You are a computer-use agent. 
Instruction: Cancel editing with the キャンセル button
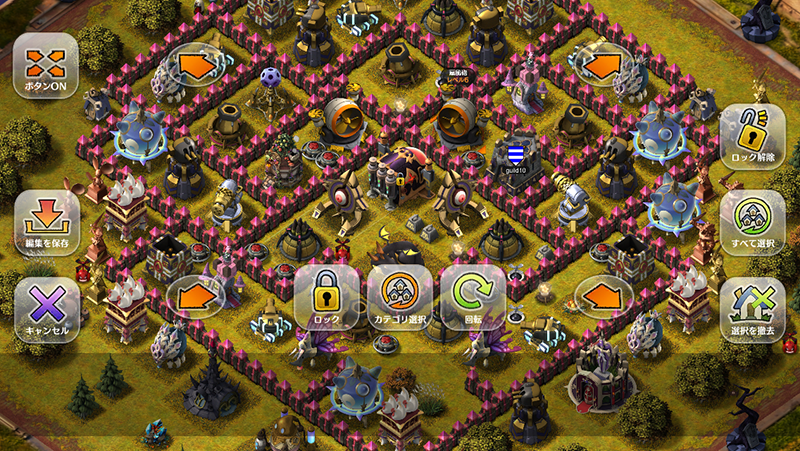46,308
